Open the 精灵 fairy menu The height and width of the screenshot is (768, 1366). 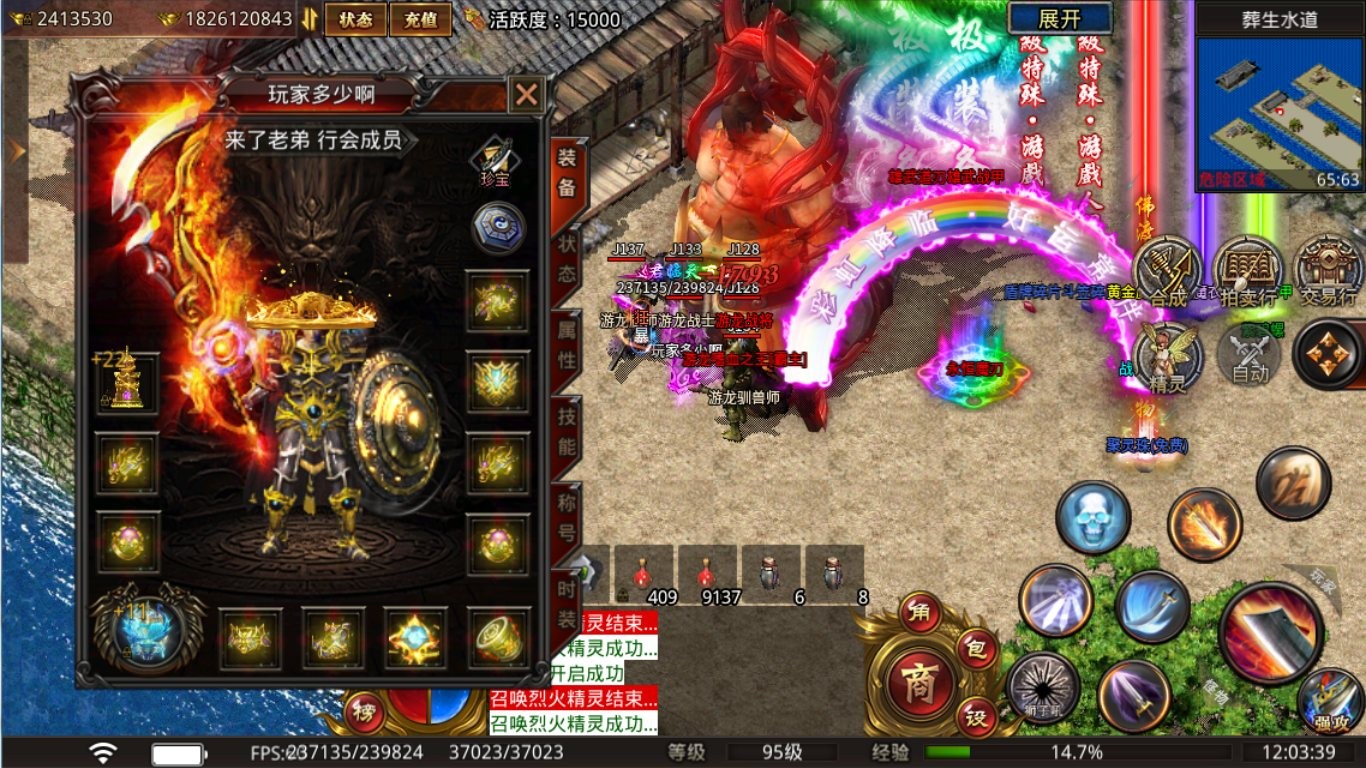click(1167, 355)
